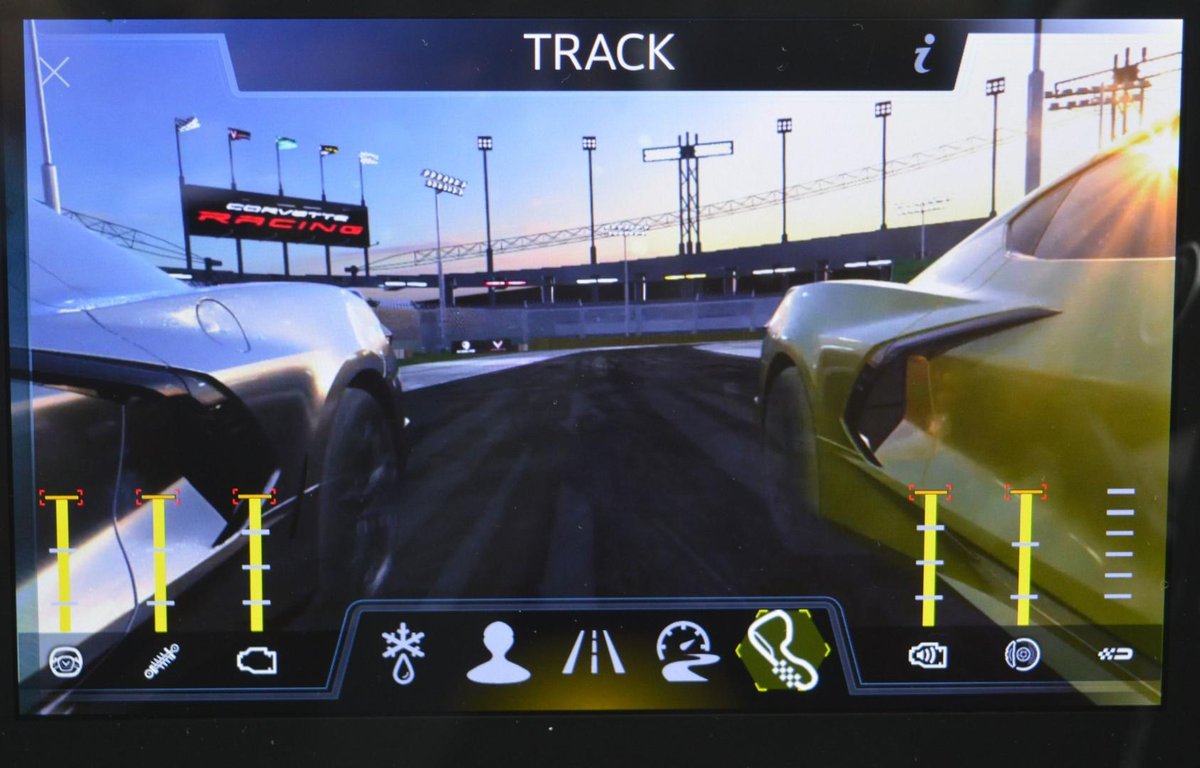Tap the engine setting icon
Screen dimensions: 1200x768
coord(256,660)
